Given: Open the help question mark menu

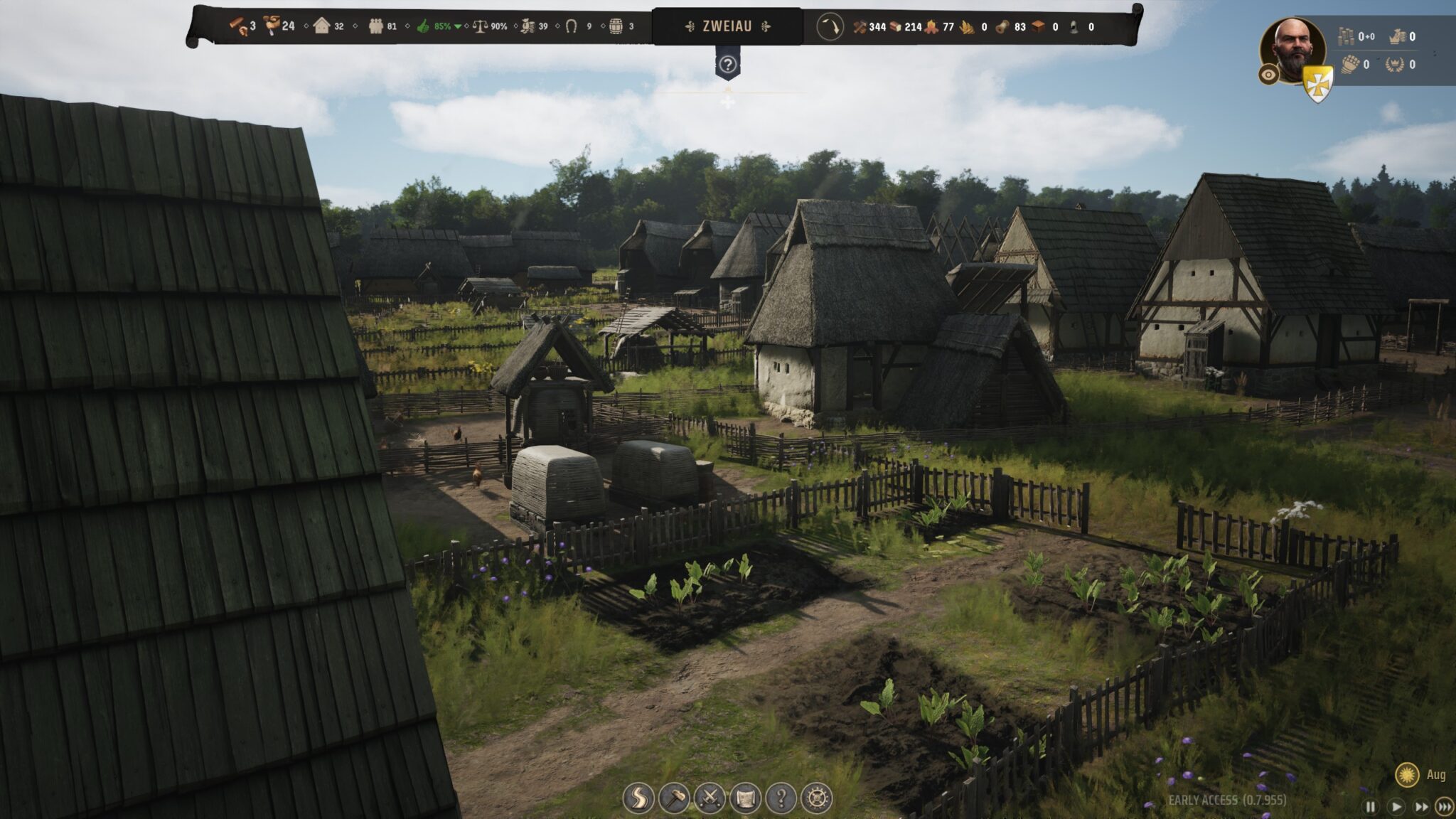Looking at the screenshot, I should 781,798.
